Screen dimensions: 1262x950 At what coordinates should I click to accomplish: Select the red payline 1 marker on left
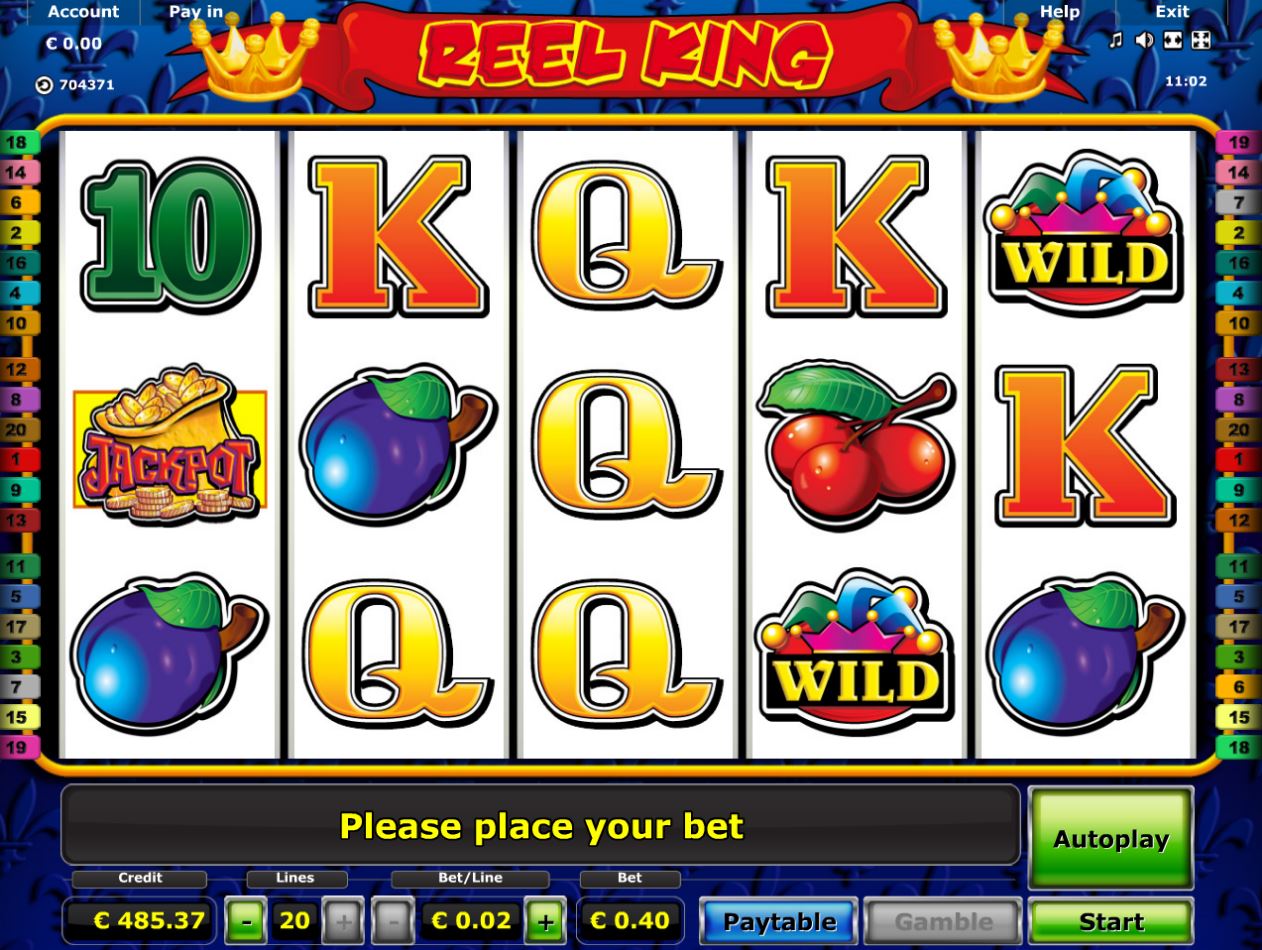(17, 460)
